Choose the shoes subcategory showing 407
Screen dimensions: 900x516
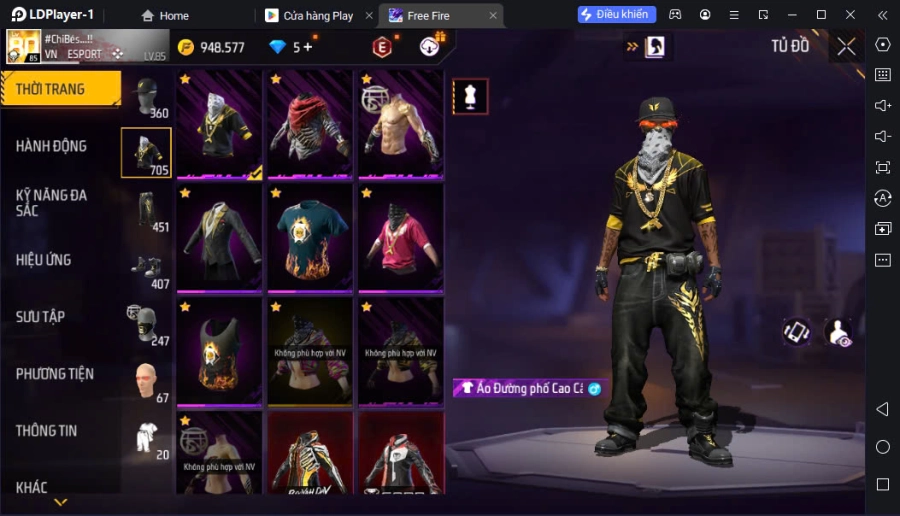click(x=146, y=268)
